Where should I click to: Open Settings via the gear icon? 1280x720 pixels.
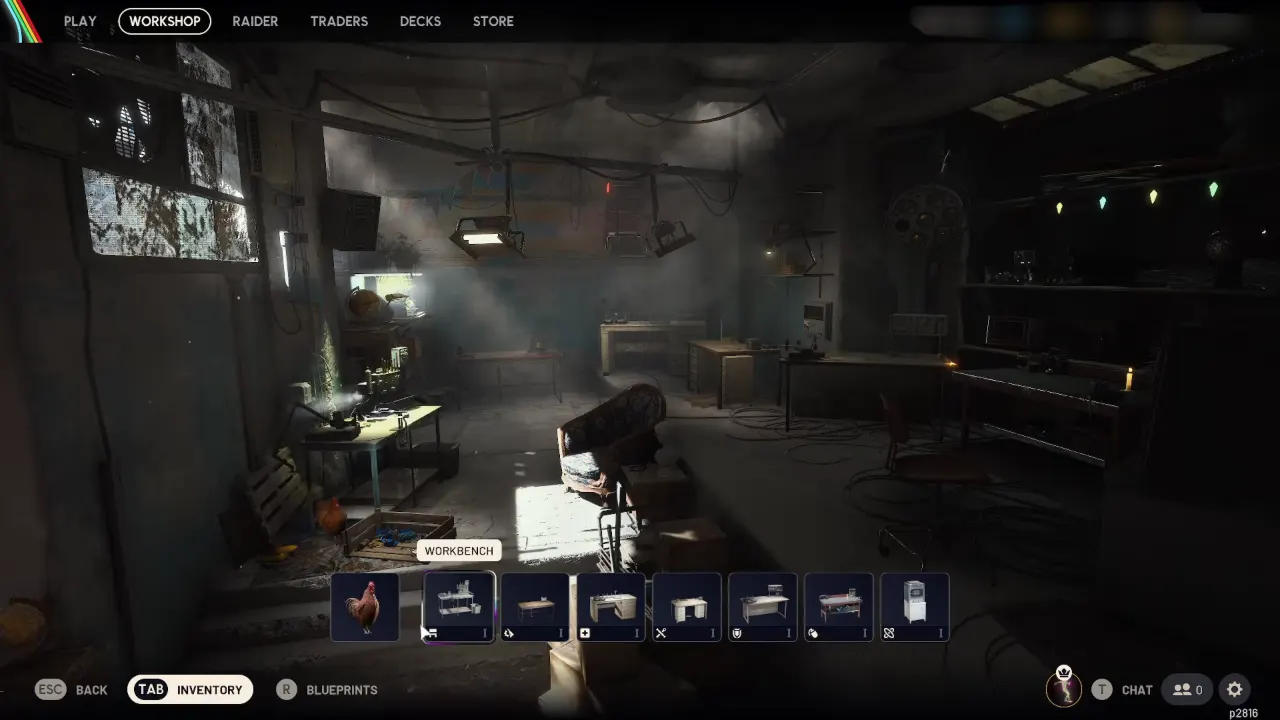[x=1234, y=689]
